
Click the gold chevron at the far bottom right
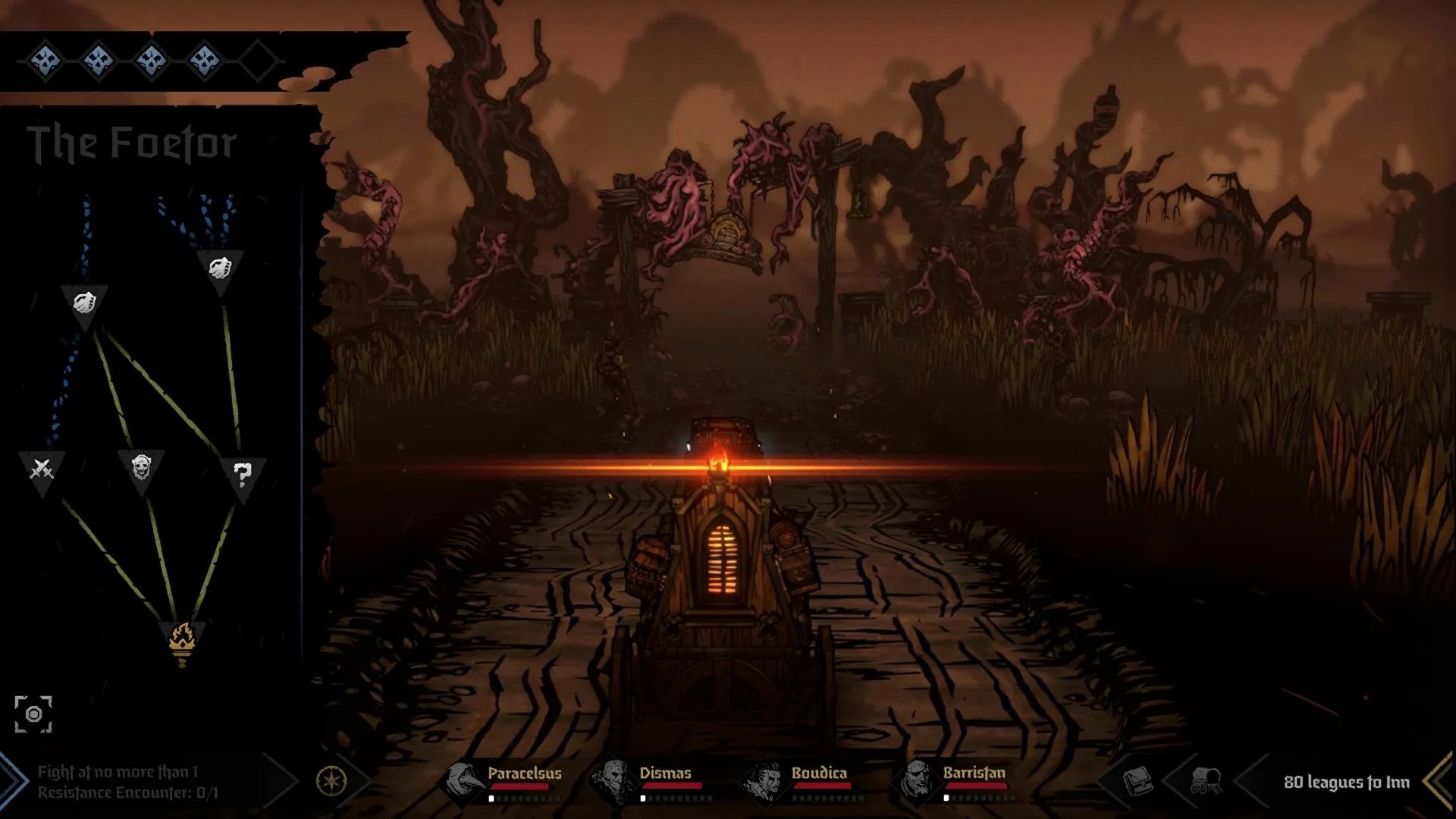click(x=1439, y=781)
